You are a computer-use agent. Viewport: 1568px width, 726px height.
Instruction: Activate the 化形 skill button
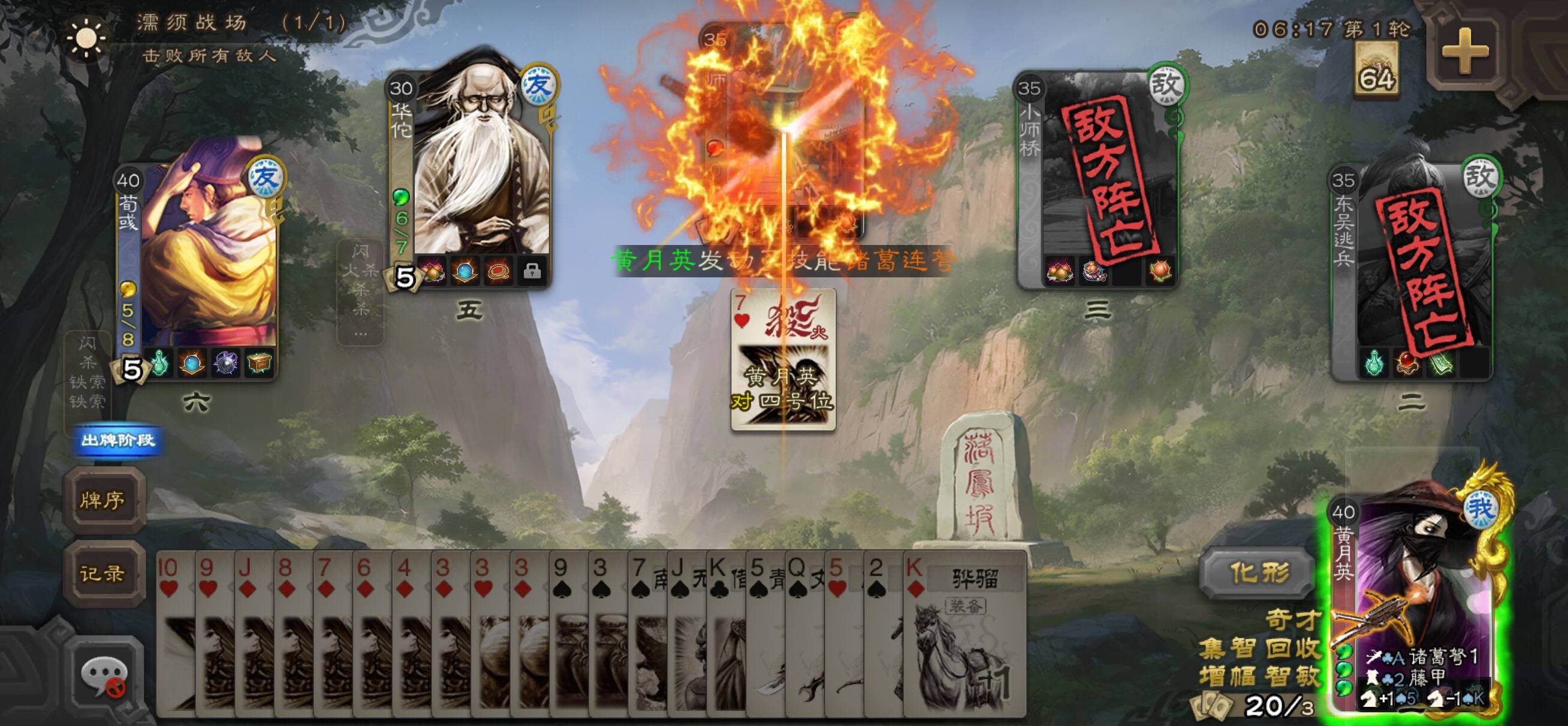(1258, 572)
